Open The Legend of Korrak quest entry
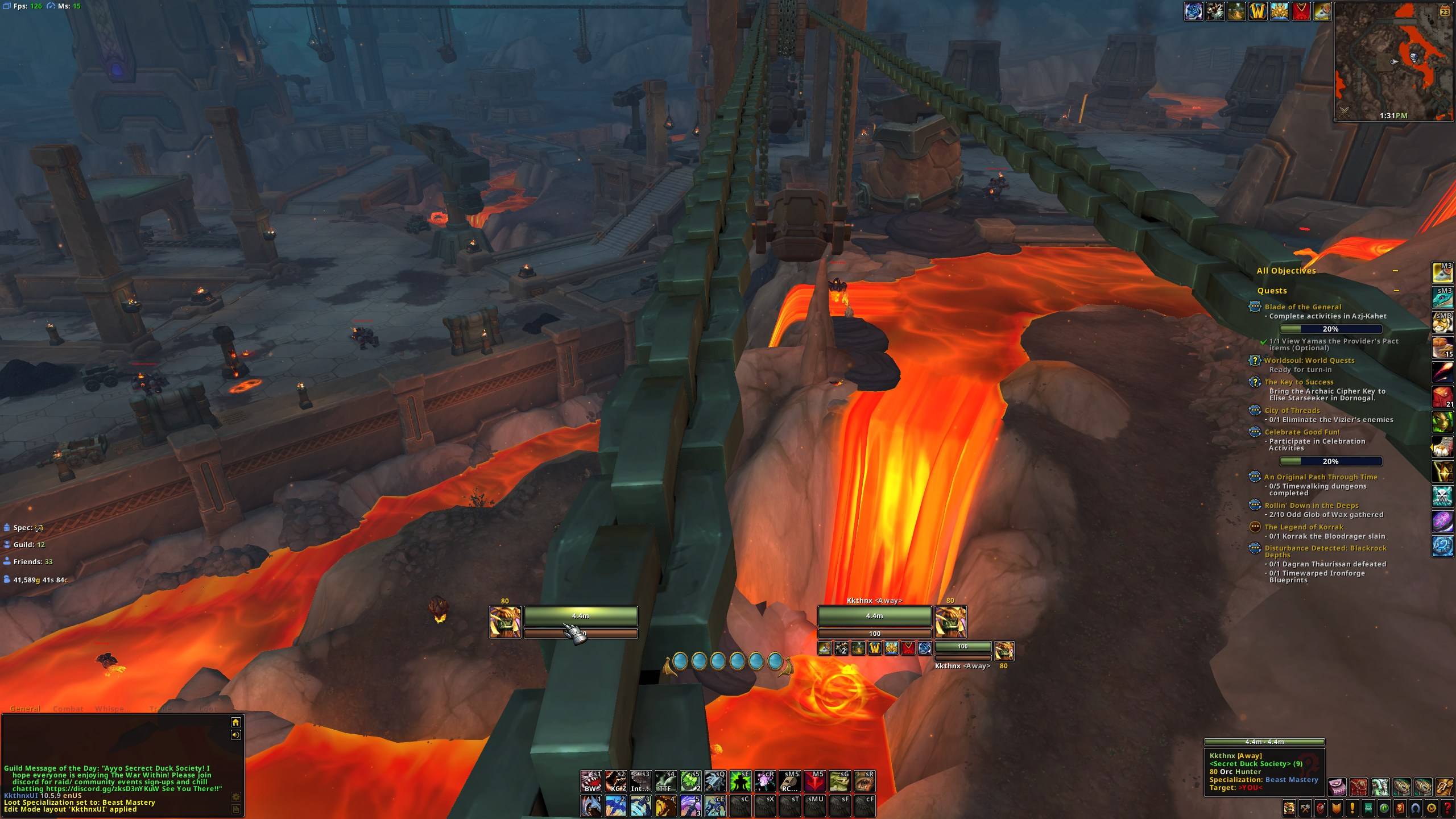1456x819 pixels. point(1304,527)
